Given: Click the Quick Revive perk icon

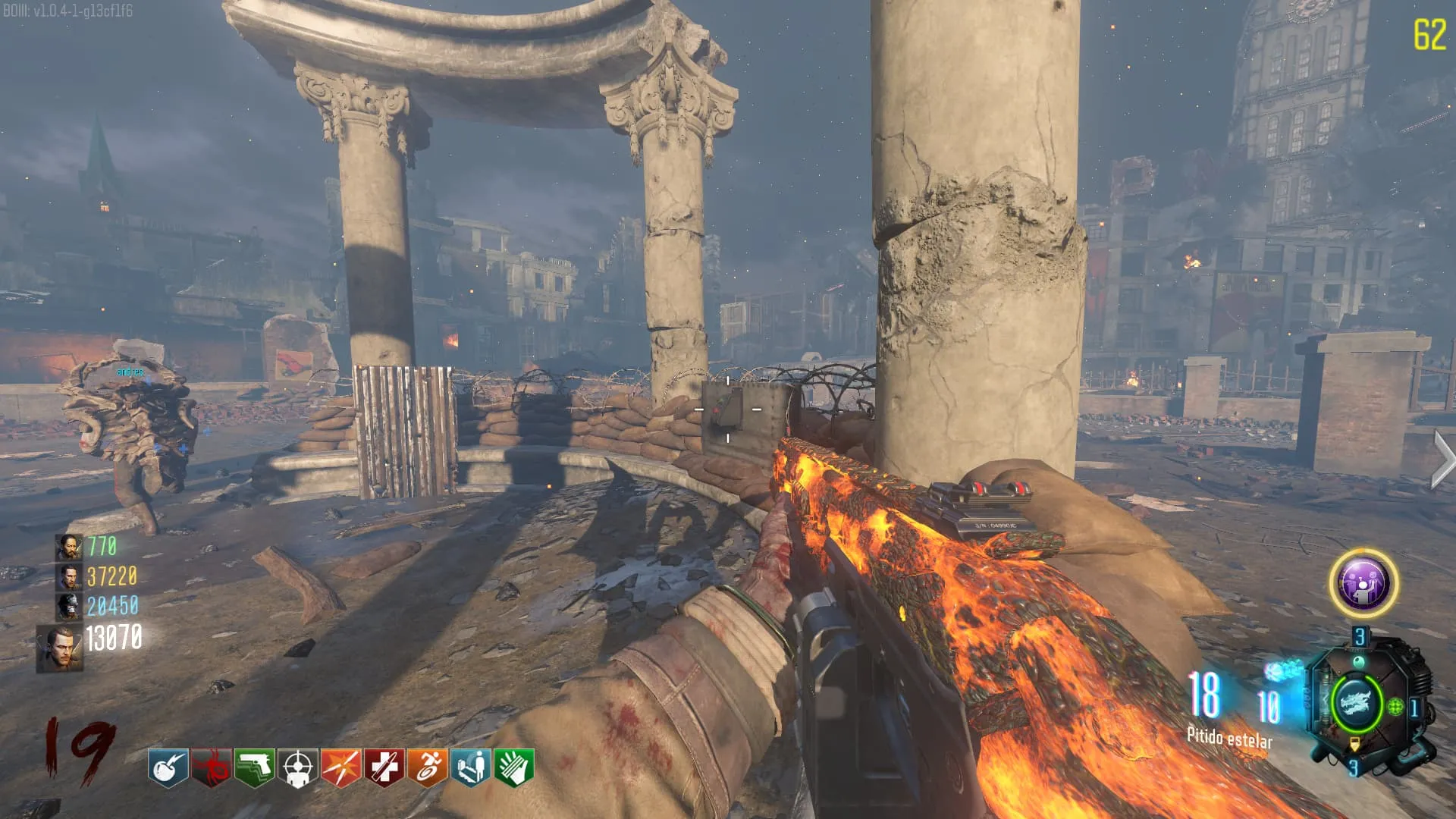Looking at the screenshot, I should (471, 767).
